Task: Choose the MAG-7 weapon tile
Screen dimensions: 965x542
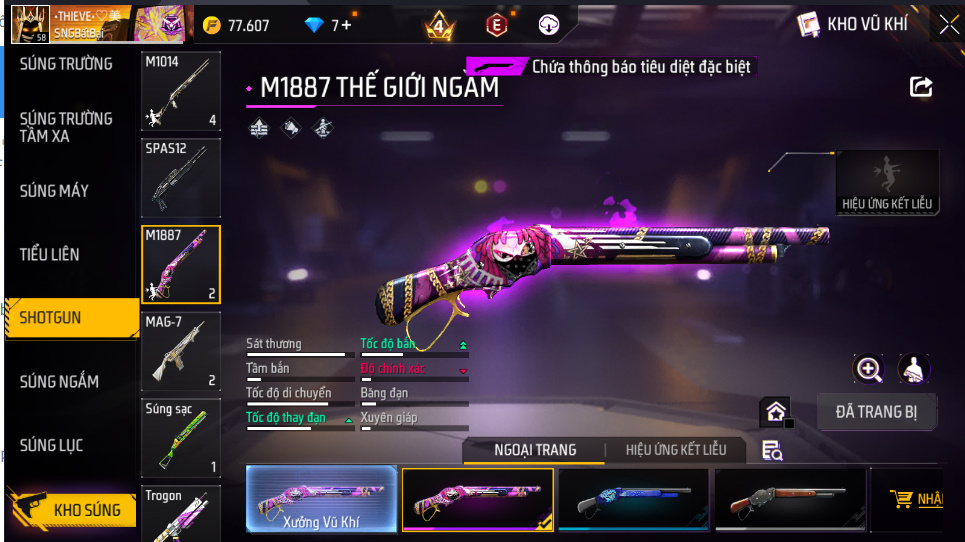Action: [181, 350]
